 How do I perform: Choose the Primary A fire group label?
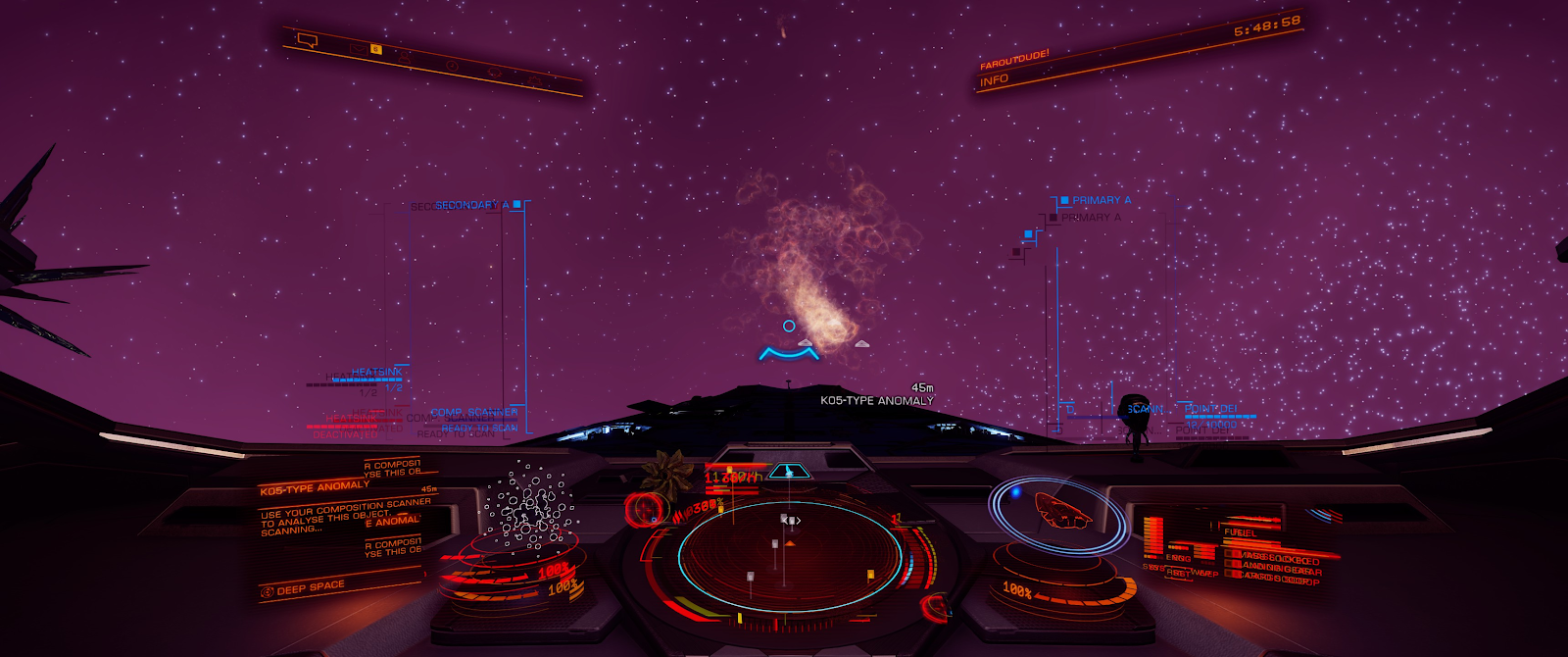(1101, 200)
